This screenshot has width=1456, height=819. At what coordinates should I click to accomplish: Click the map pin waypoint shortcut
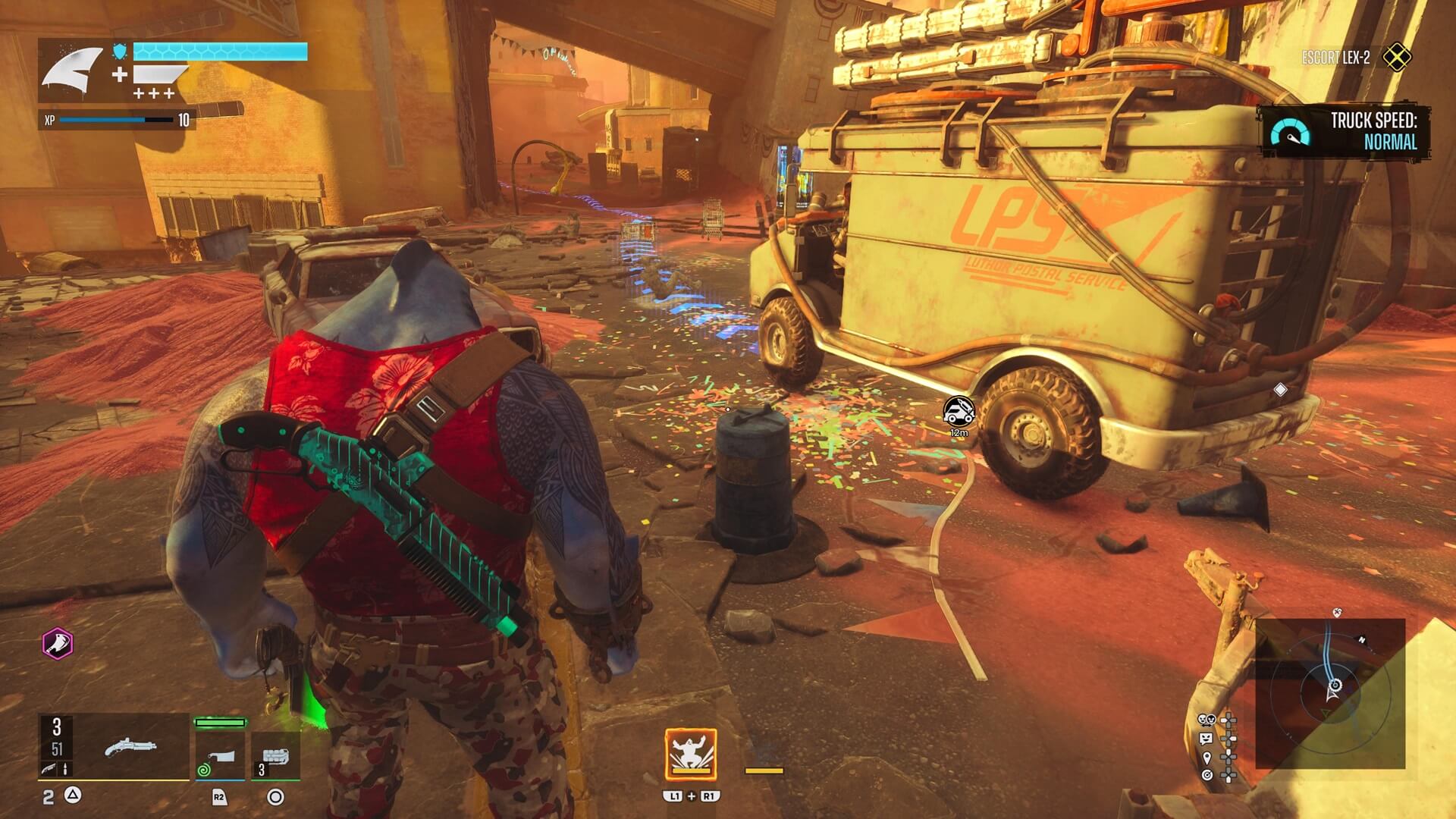point(1206,757)
